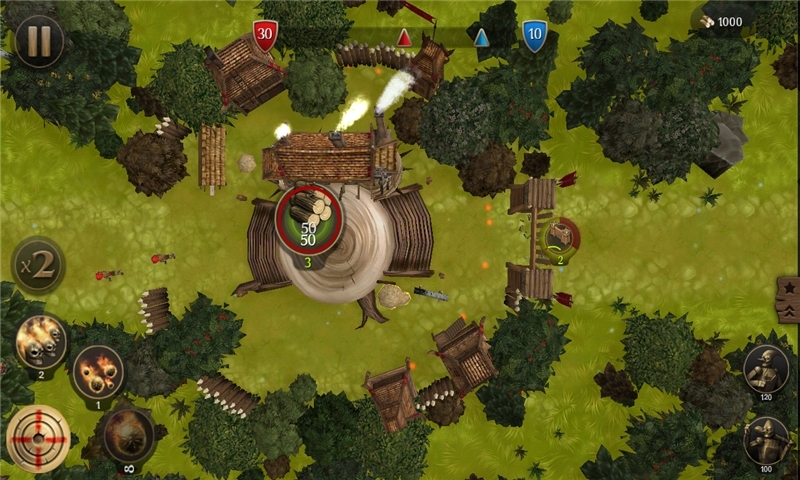Pause the game
This screenshot has height=480, width=800.
[39, 41]
